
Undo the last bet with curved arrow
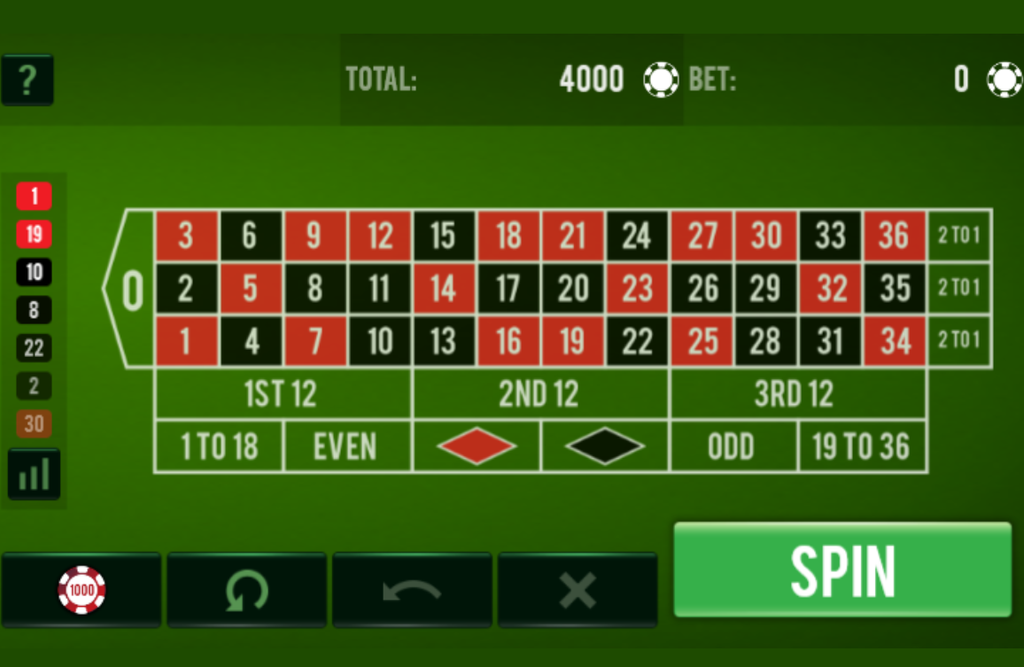pyautogui.click(x=411, y=590)
